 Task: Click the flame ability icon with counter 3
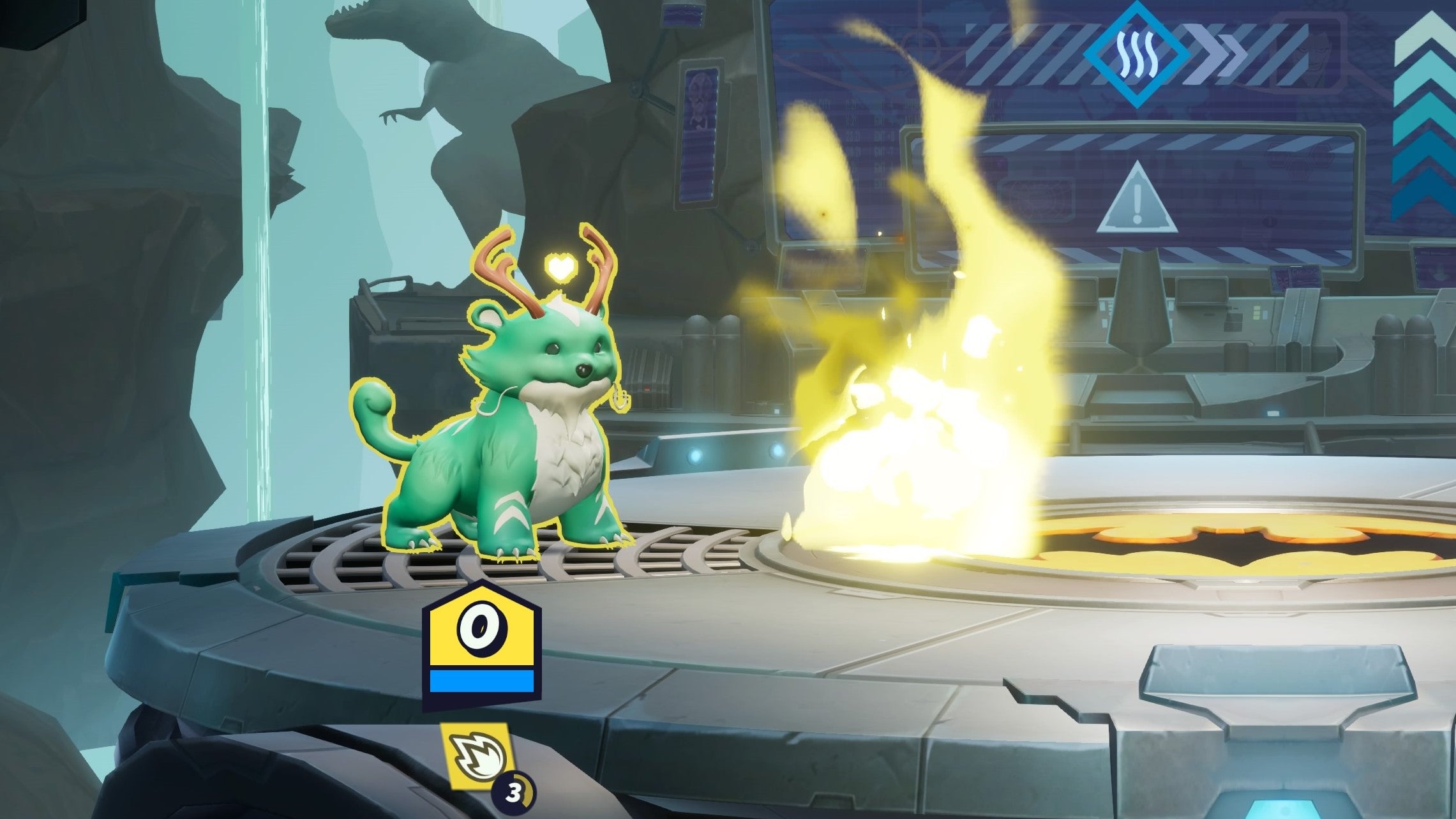(x=477, y=756)
